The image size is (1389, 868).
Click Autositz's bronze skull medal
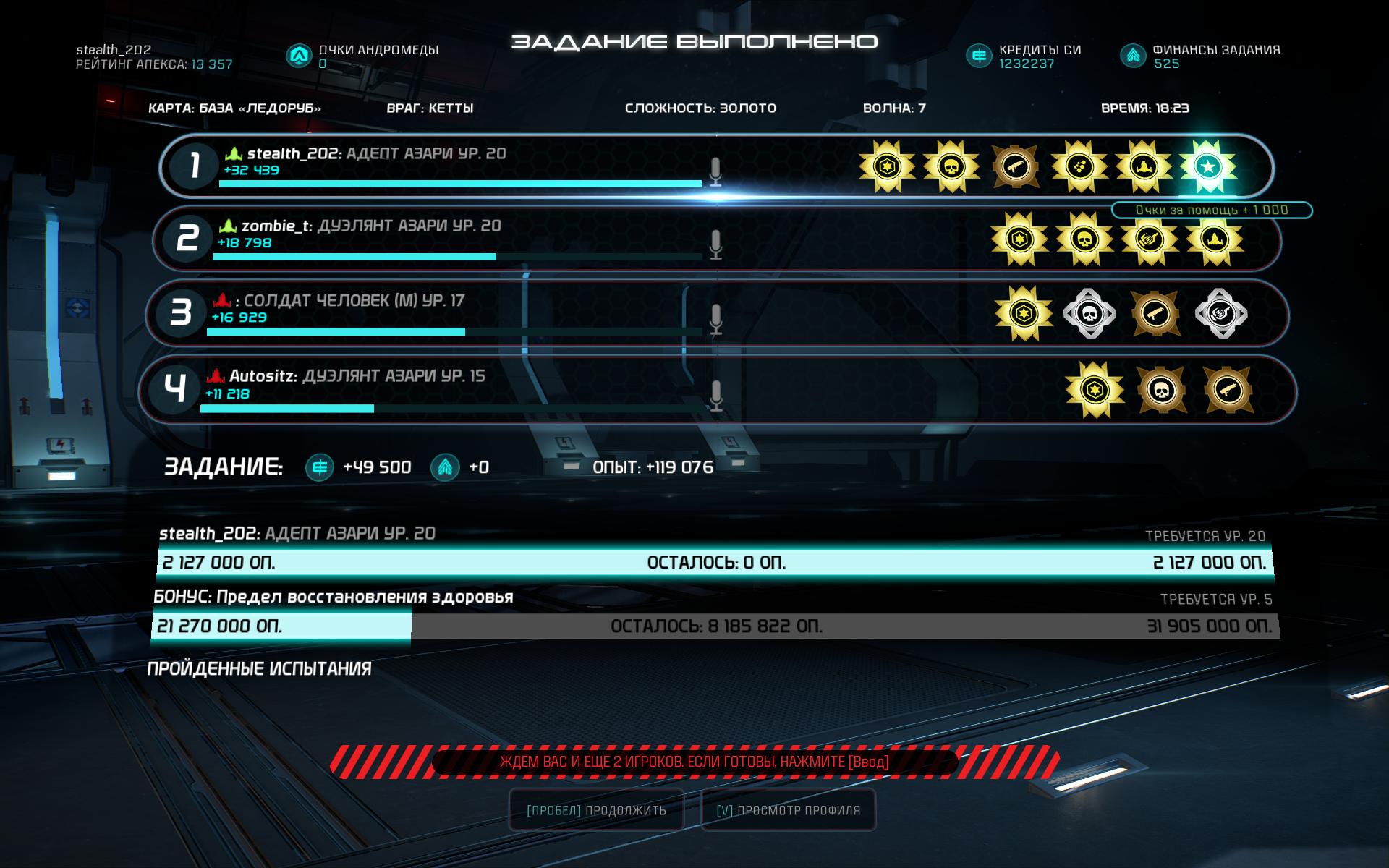point(1161,391)
